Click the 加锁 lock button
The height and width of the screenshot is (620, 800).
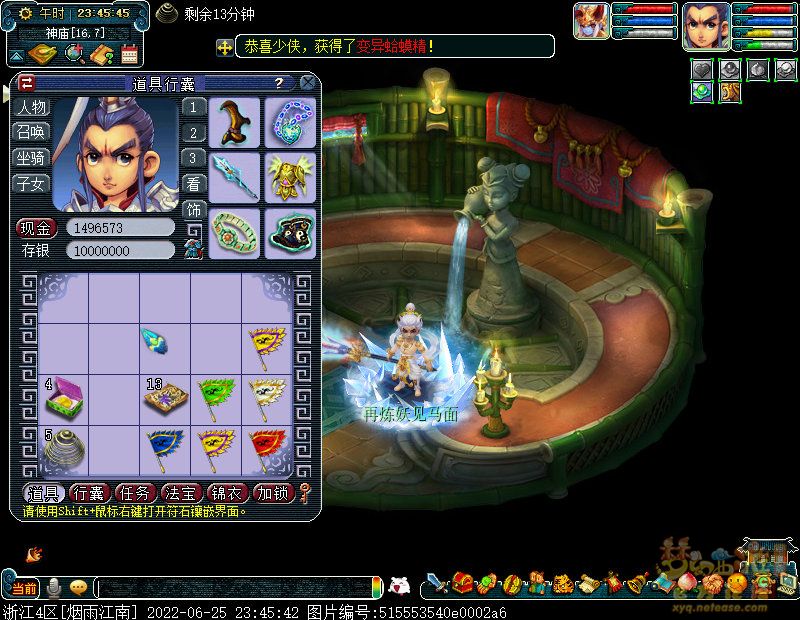tap(272, 493)
